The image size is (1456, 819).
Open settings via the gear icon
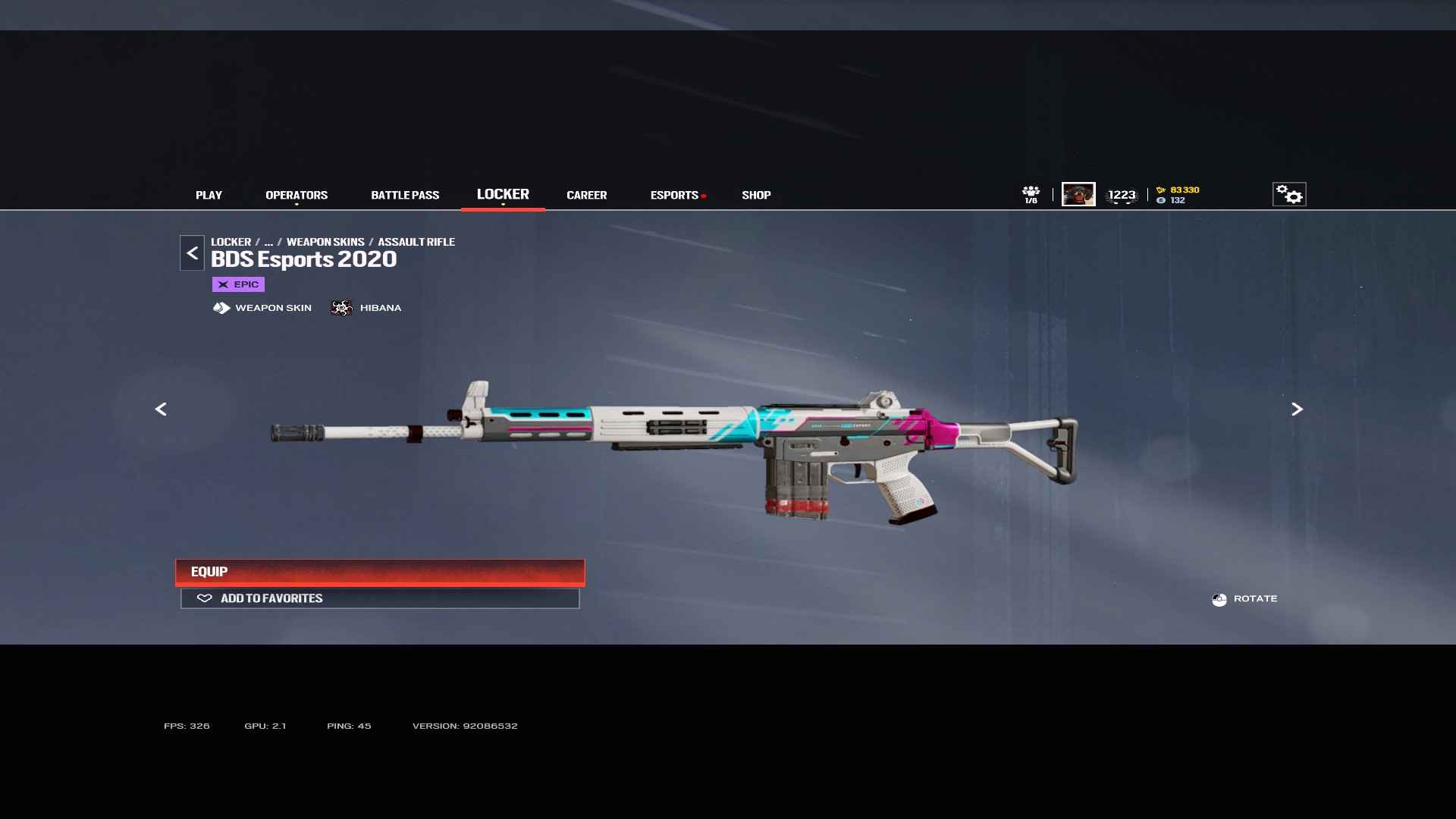(x=1288, y=194)
